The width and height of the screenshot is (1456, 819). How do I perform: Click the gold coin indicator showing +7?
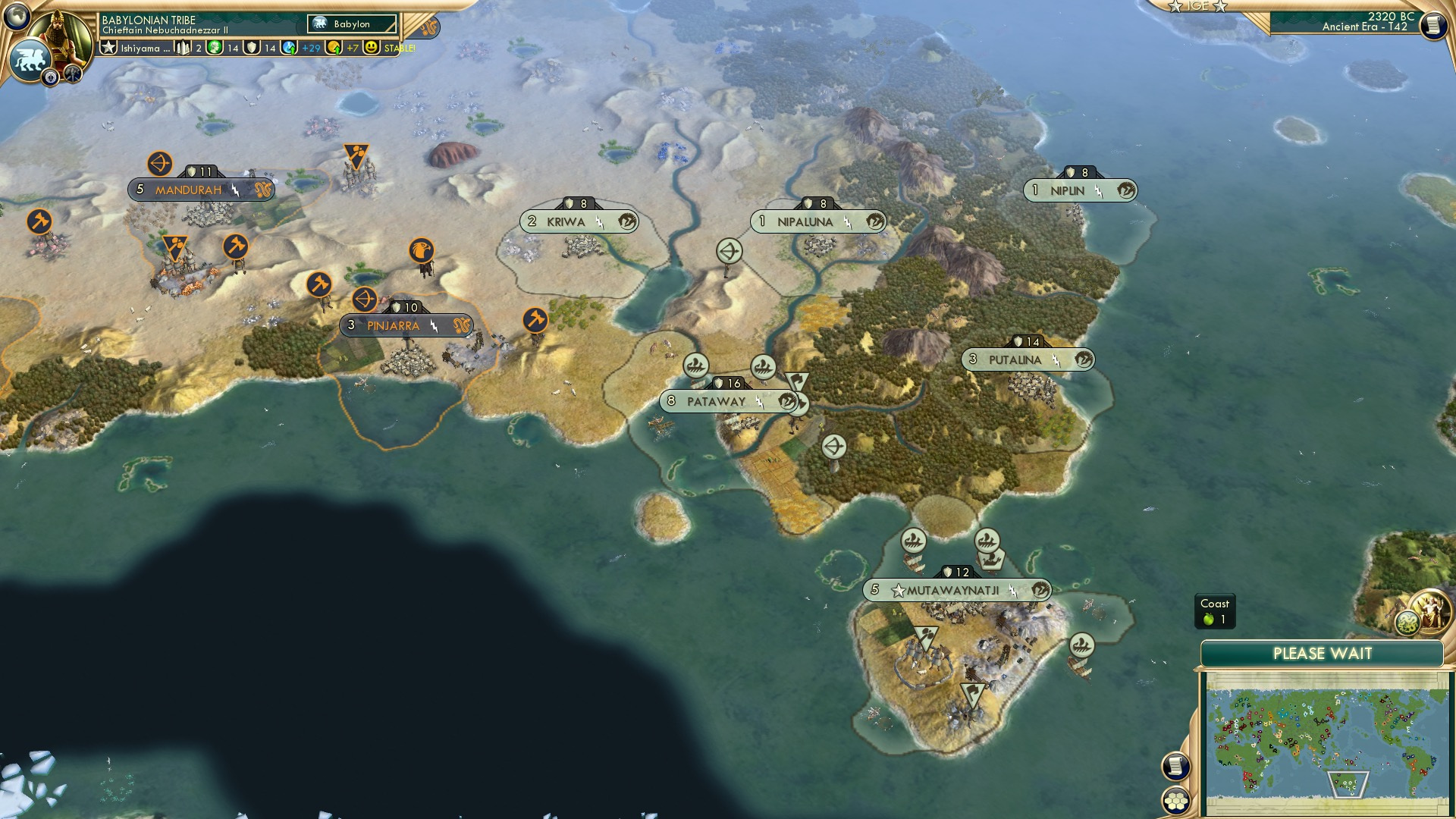tap(334, 47)
